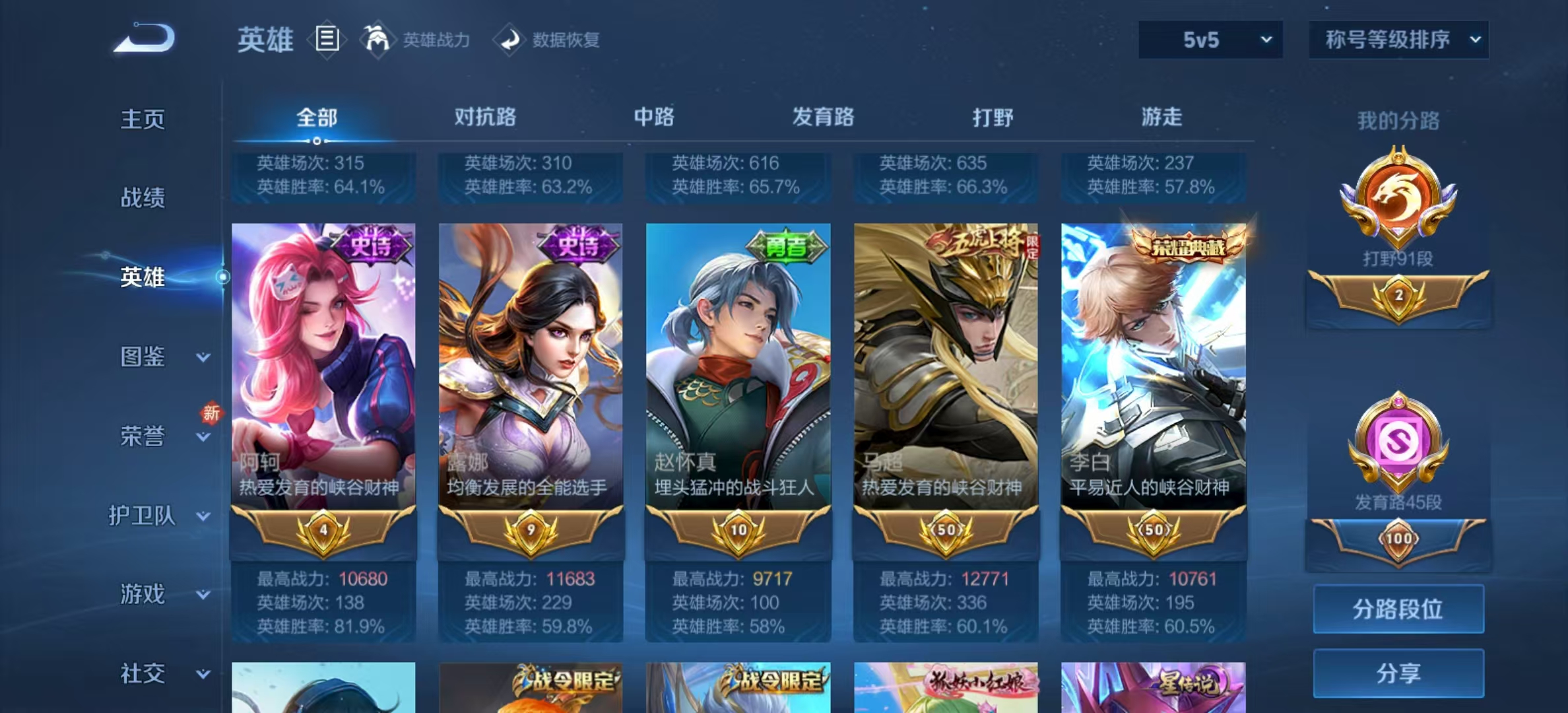Open the hero list icon beside 英雄 title

pyautogui.click(x=326, y=40)
